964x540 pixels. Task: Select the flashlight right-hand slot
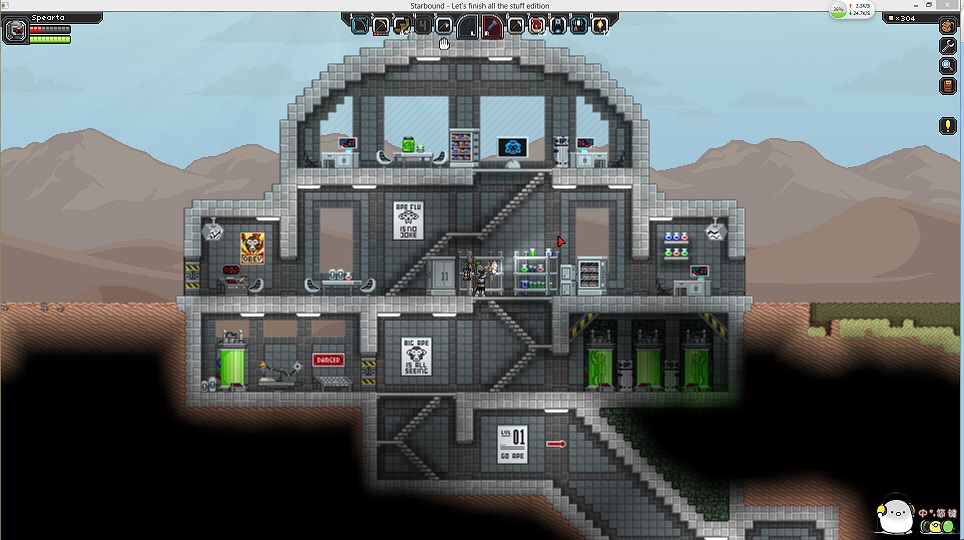point(491,26)
